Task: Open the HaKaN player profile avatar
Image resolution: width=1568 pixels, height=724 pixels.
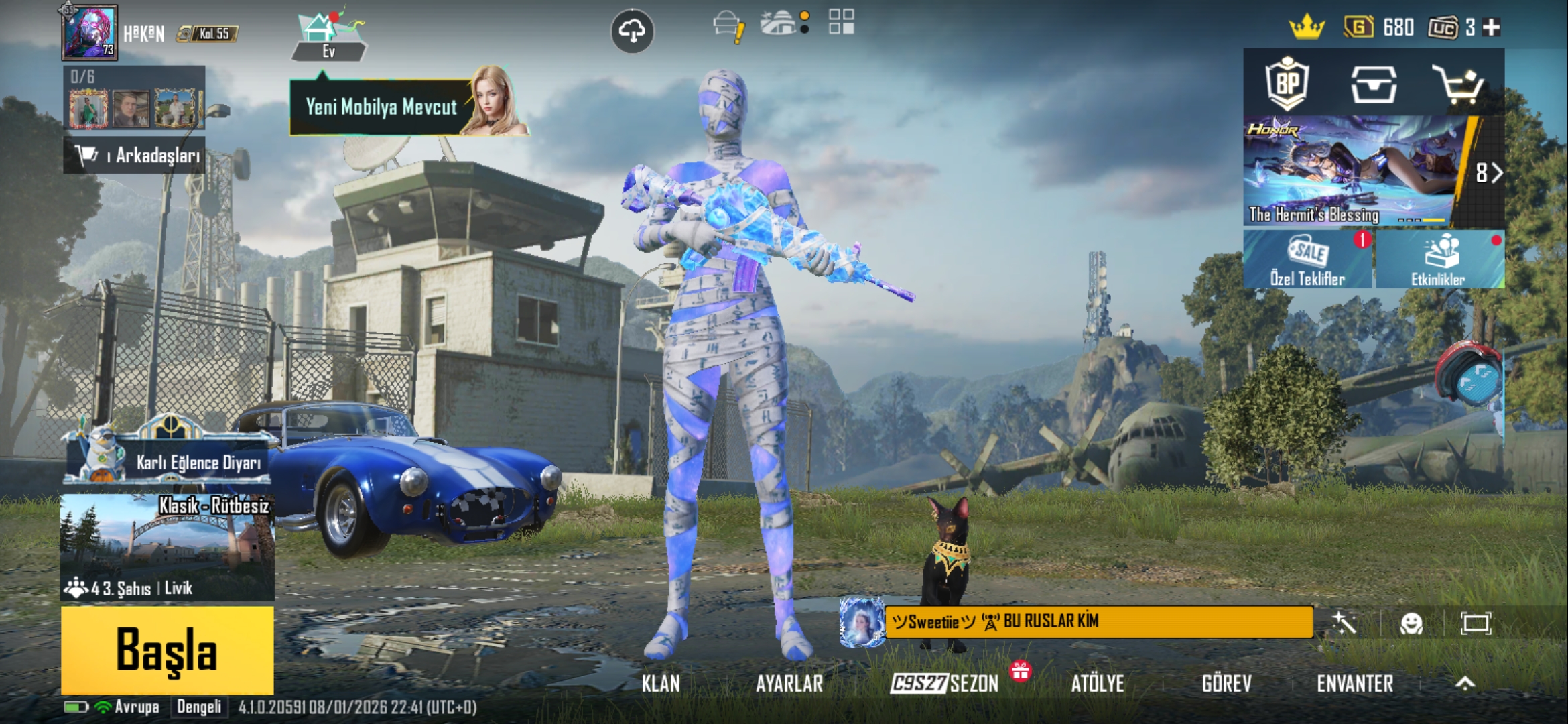Action: click(90, 32)
